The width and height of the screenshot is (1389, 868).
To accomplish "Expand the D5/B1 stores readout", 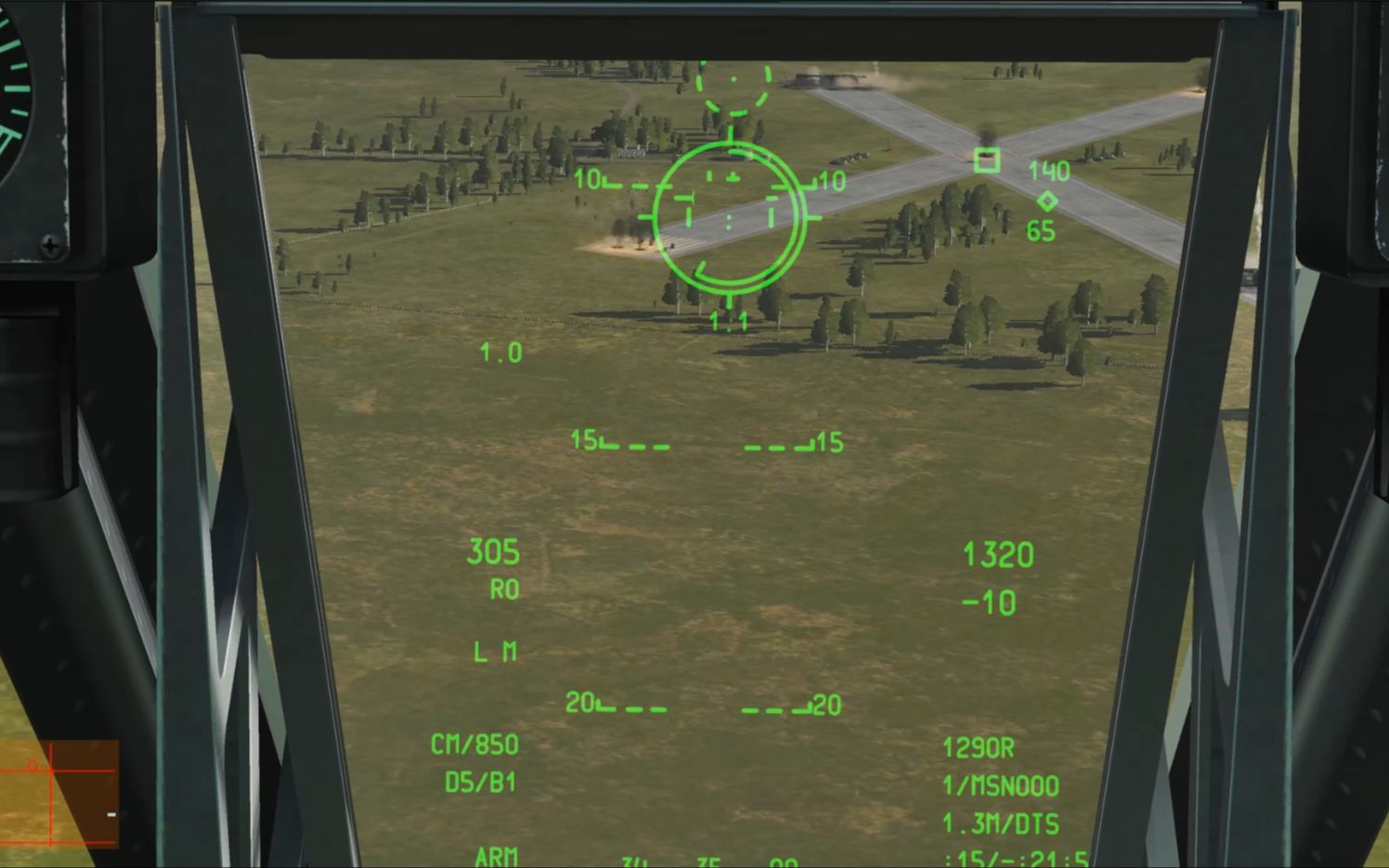I will [x=481, y=781].
